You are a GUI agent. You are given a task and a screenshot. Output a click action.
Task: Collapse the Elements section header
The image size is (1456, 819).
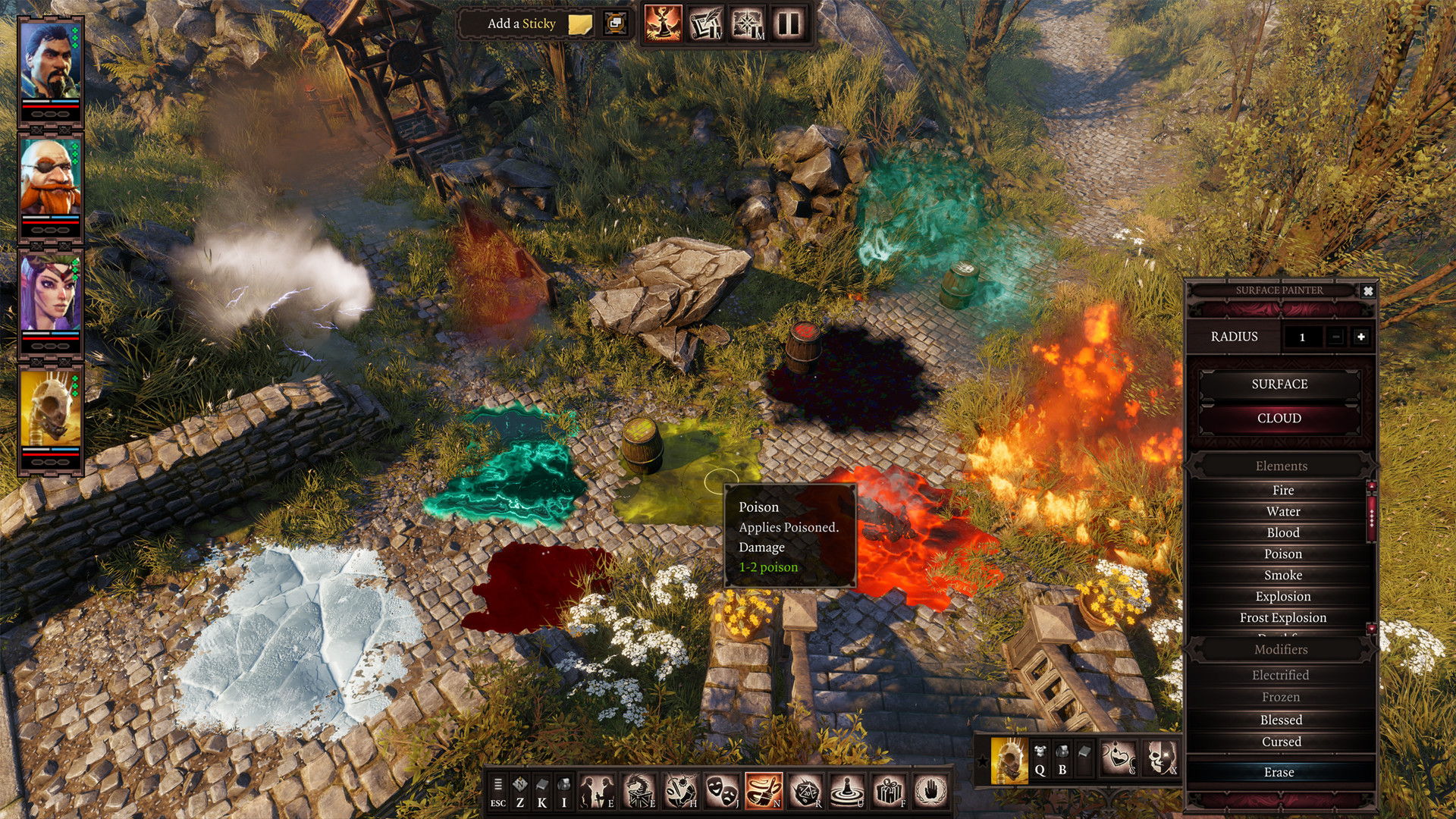coord(1282,465)
